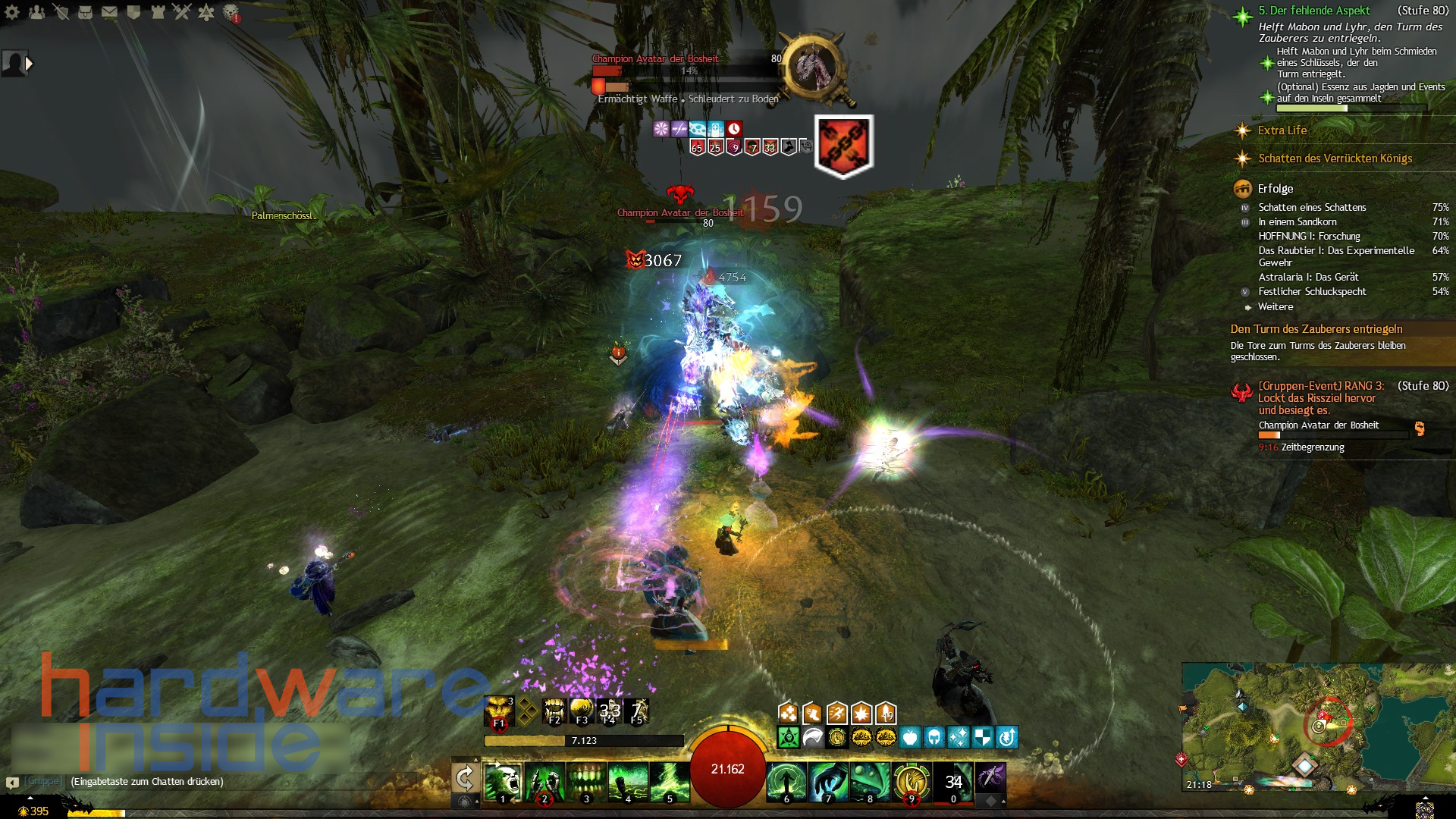Click the autoattack indicator on skill 1
Image resolution: width=1456 pixels, height=819 pixels.
click(x=497, y=762)
